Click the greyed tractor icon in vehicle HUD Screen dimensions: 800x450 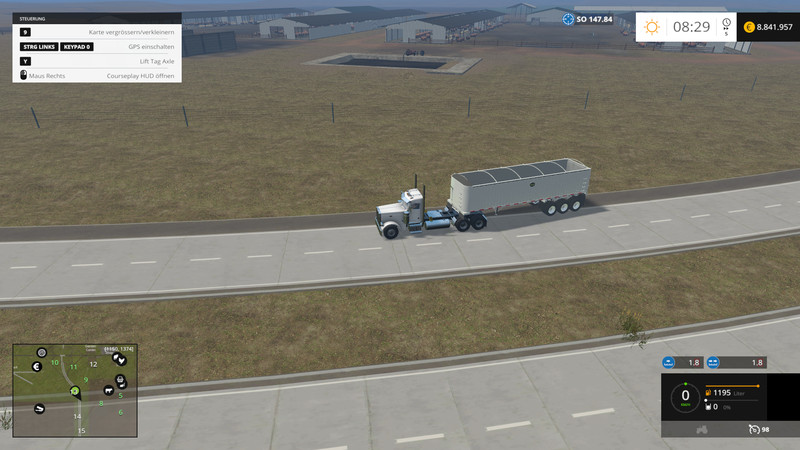(702, 429)
